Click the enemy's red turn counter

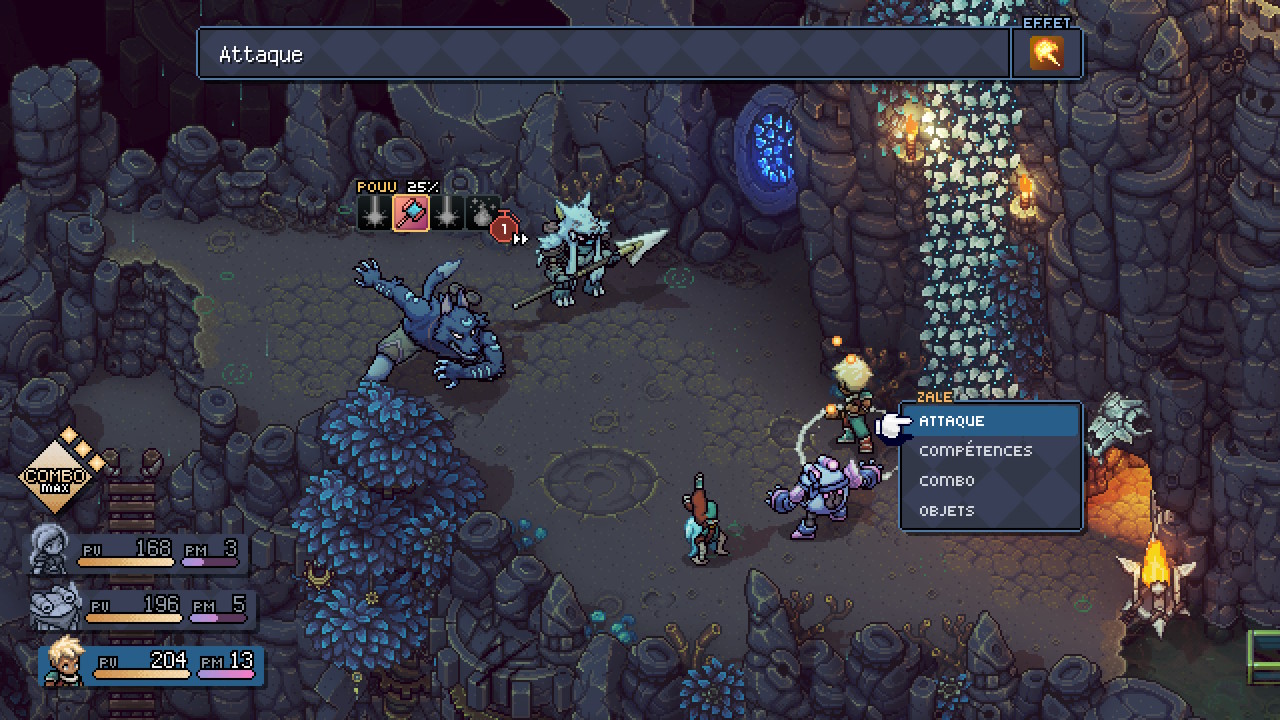point(504,229)
